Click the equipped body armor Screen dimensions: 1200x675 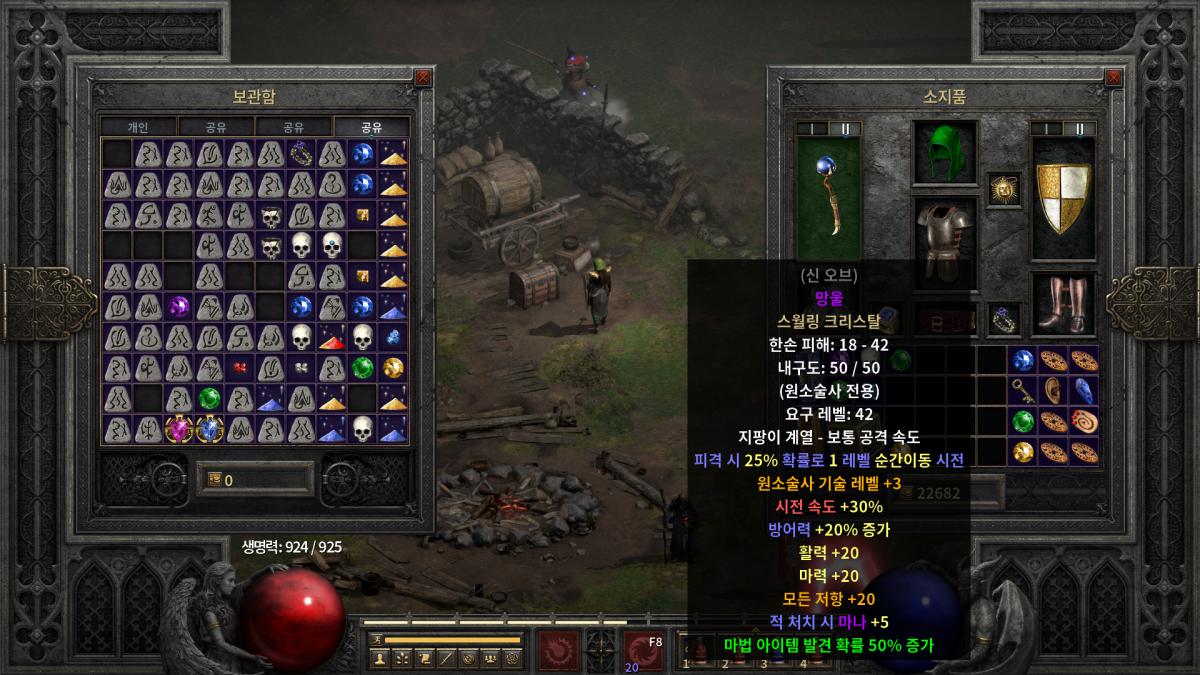coord(943,238)
